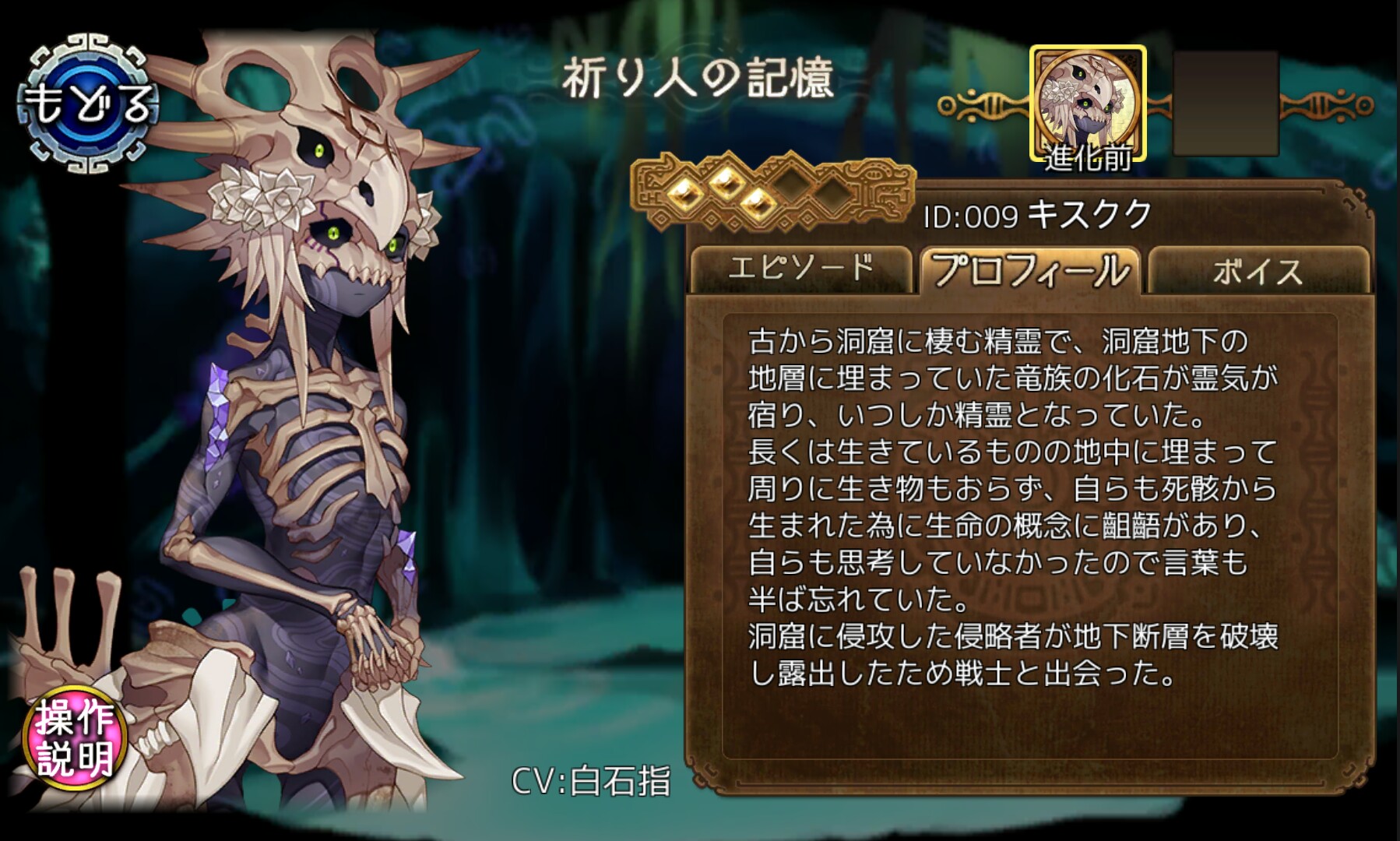Open the ボイス voice tab

1257,271
